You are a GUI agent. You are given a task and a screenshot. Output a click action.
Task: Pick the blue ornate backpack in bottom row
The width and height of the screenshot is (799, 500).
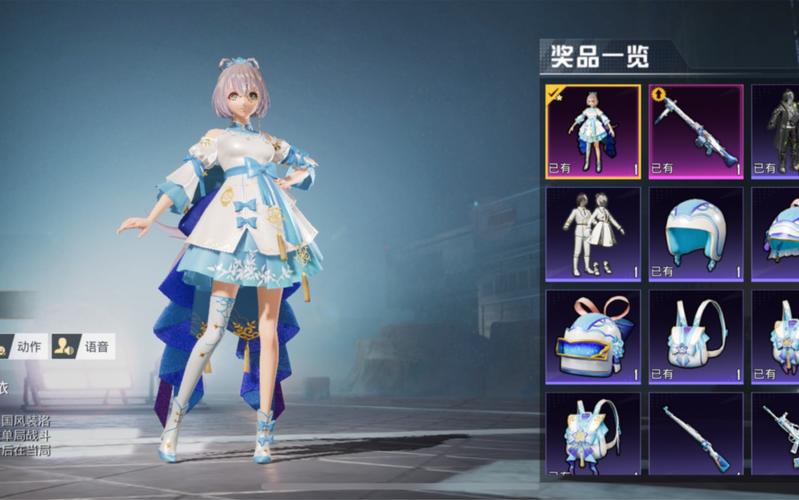pyautogui.click(x=593, y=437)
